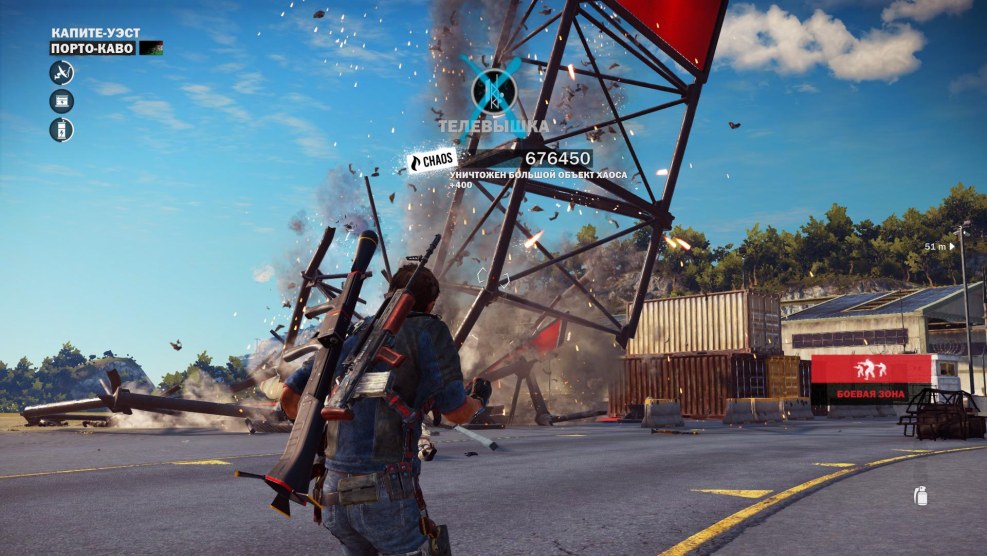Select the crossed-out Телевышка tower marker
The height and width of the screenshot is (556, 987).
(493, 90)
